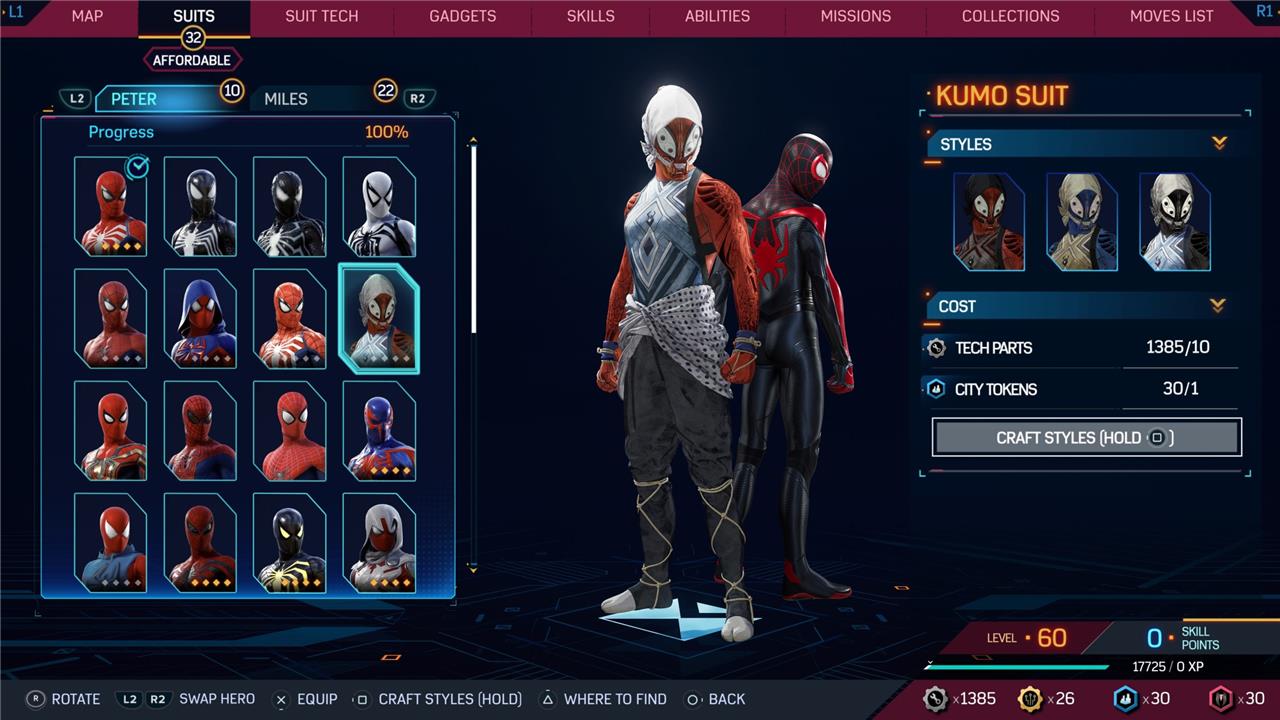Switch to the Suit Tech tab
The width and height of the screenshot is (1280, 720).
tap(321, 16)
